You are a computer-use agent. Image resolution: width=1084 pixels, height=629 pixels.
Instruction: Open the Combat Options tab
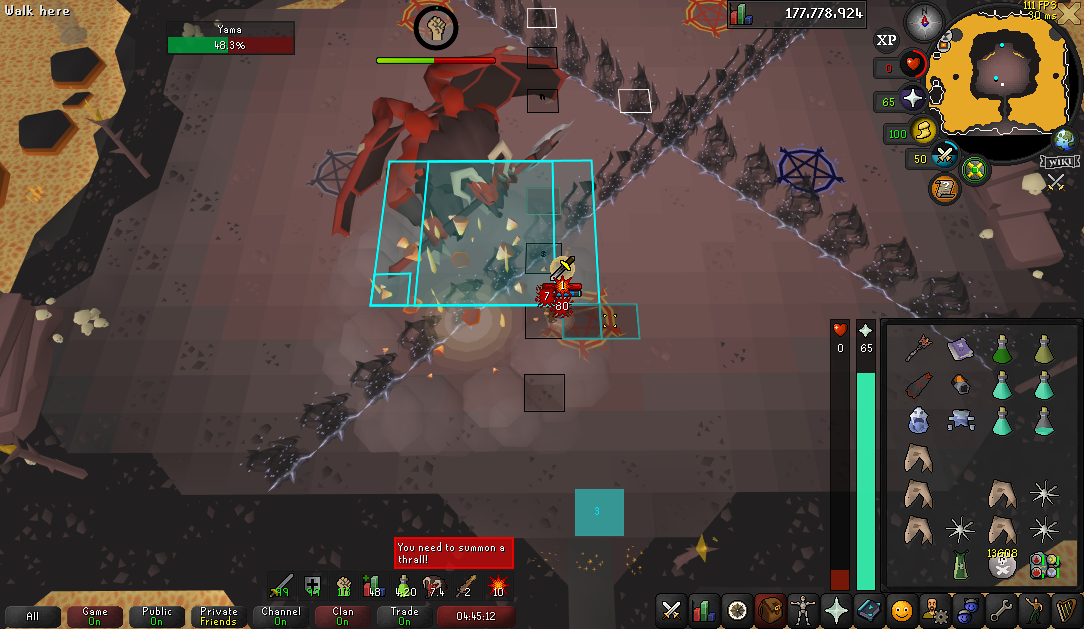click(672, 609)
